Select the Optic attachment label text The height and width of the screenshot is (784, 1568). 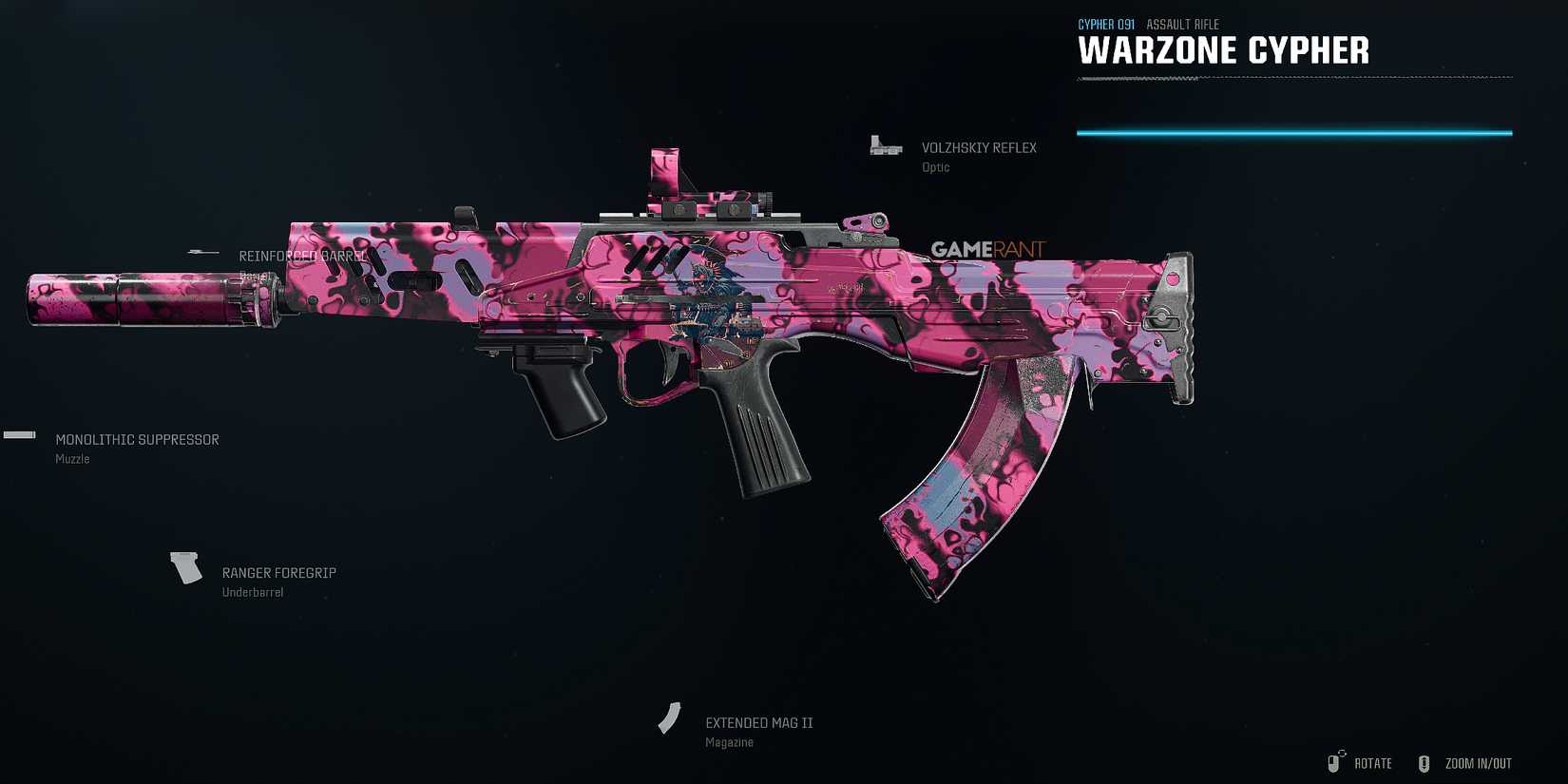tap(936, 166)
